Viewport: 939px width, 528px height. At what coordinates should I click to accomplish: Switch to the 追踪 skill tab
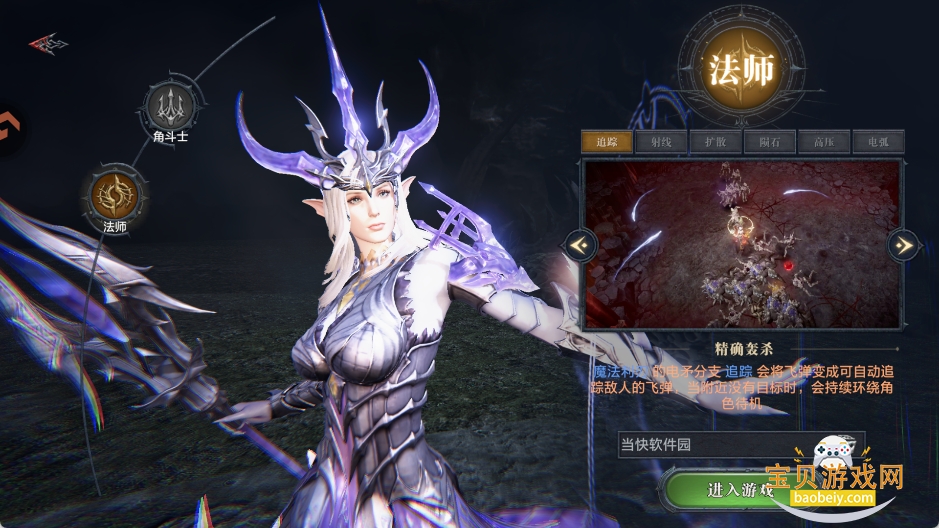point(606,141)
